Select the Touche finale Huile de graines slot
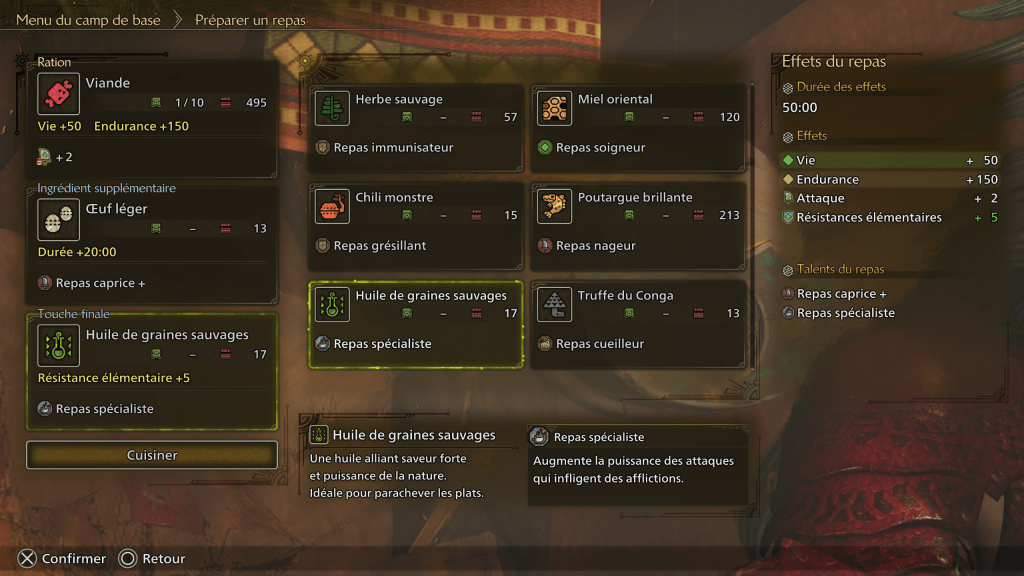1024x576 pixels. click(152, 371)
